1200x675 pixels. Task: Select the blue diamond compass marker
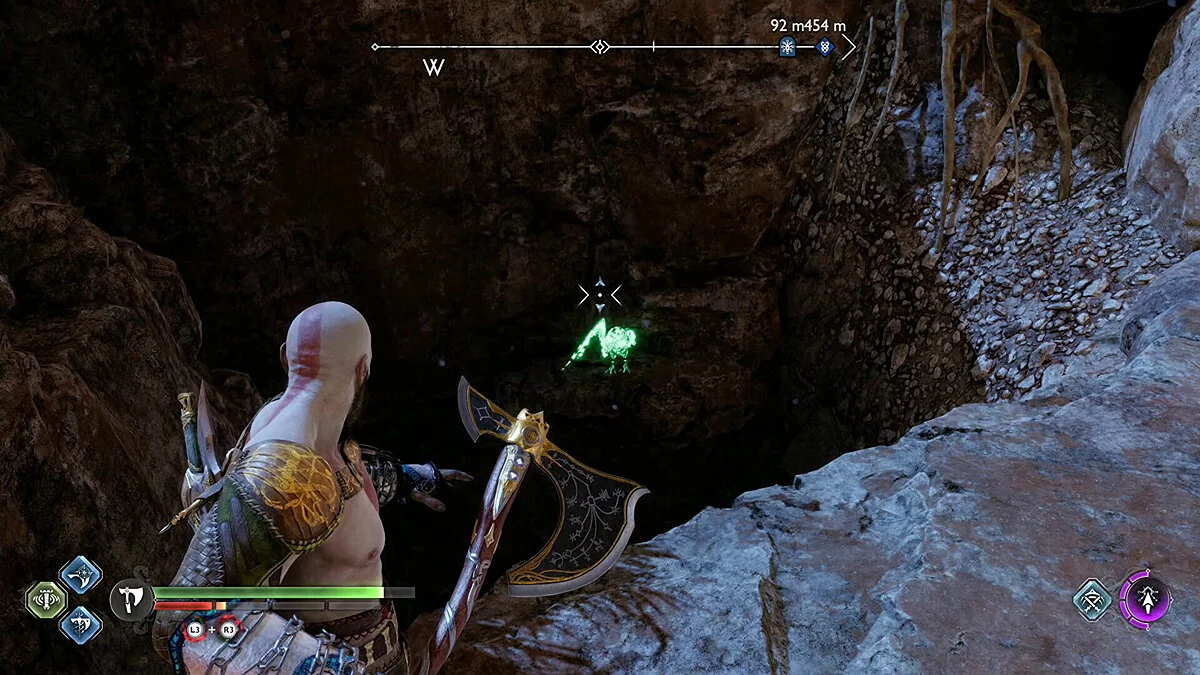tap(825, 46)
